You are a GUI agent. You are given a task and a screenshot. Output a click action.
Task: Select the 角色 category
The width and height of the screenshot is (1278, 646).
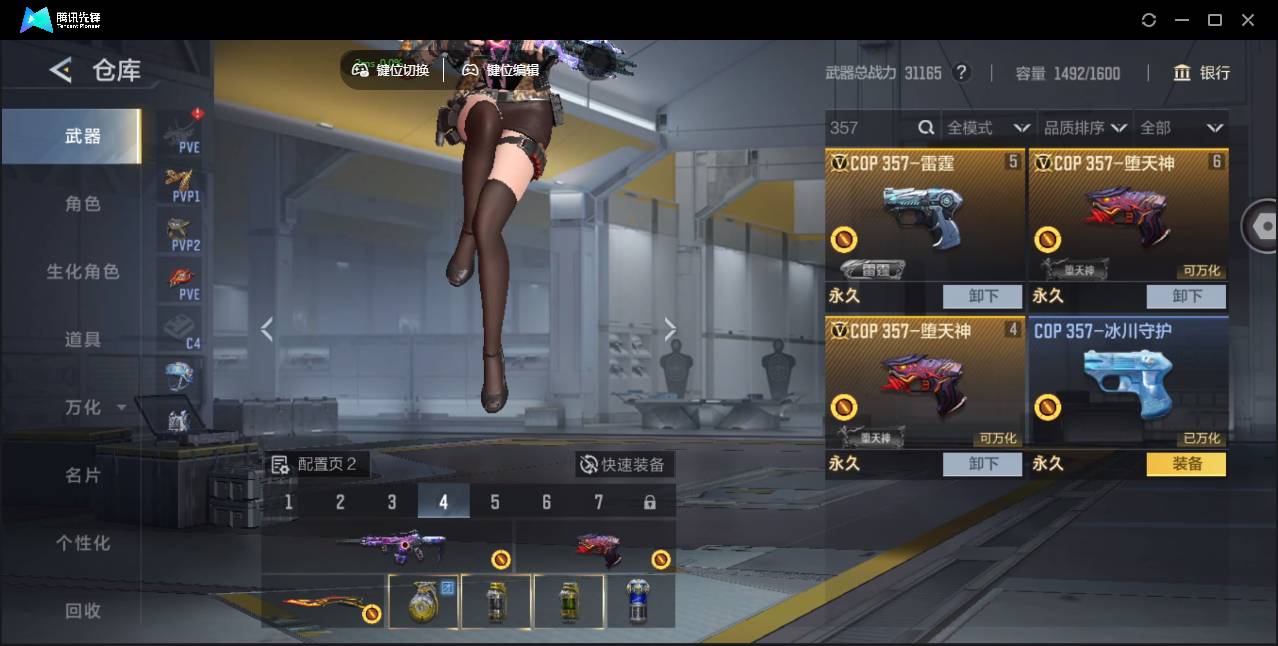pyautogui.click(x=83, y=204)
